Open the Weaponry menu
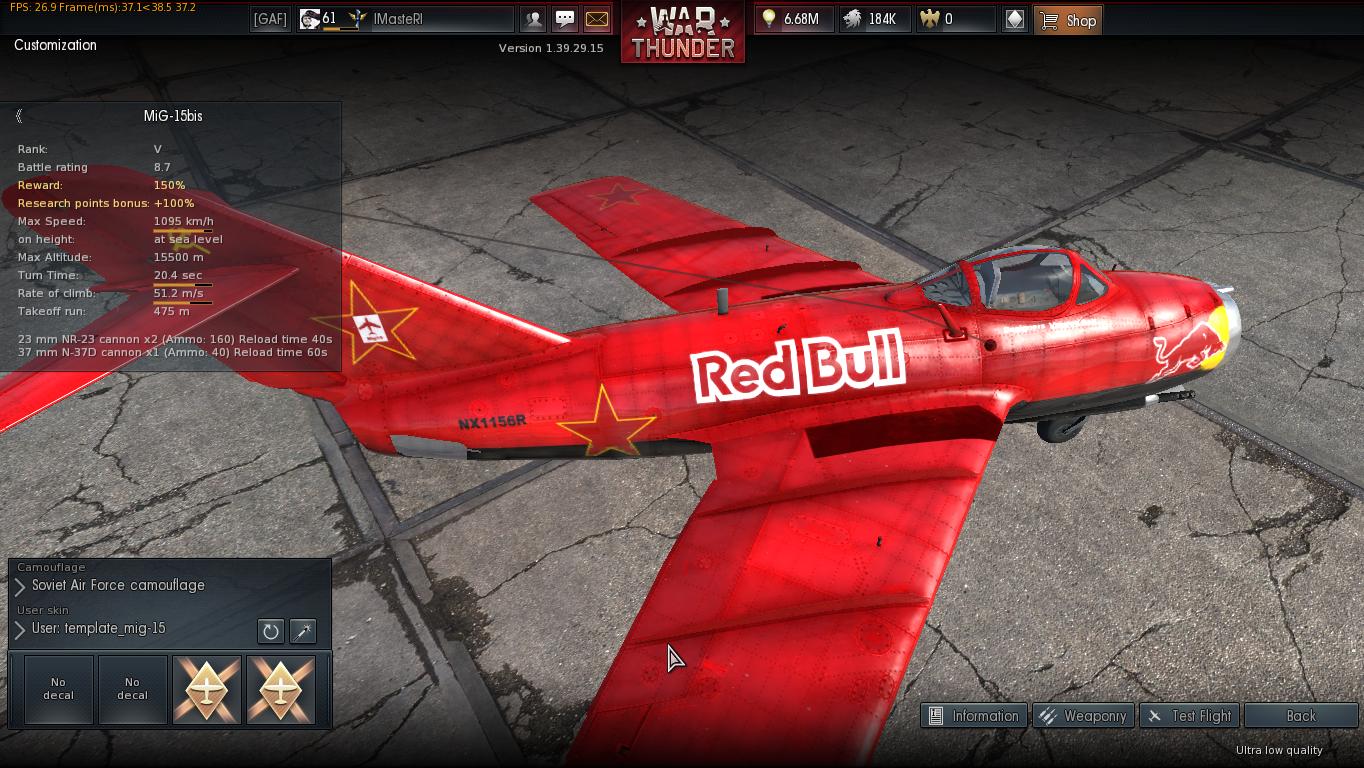1364x768 pixels. coord(1082,716)
